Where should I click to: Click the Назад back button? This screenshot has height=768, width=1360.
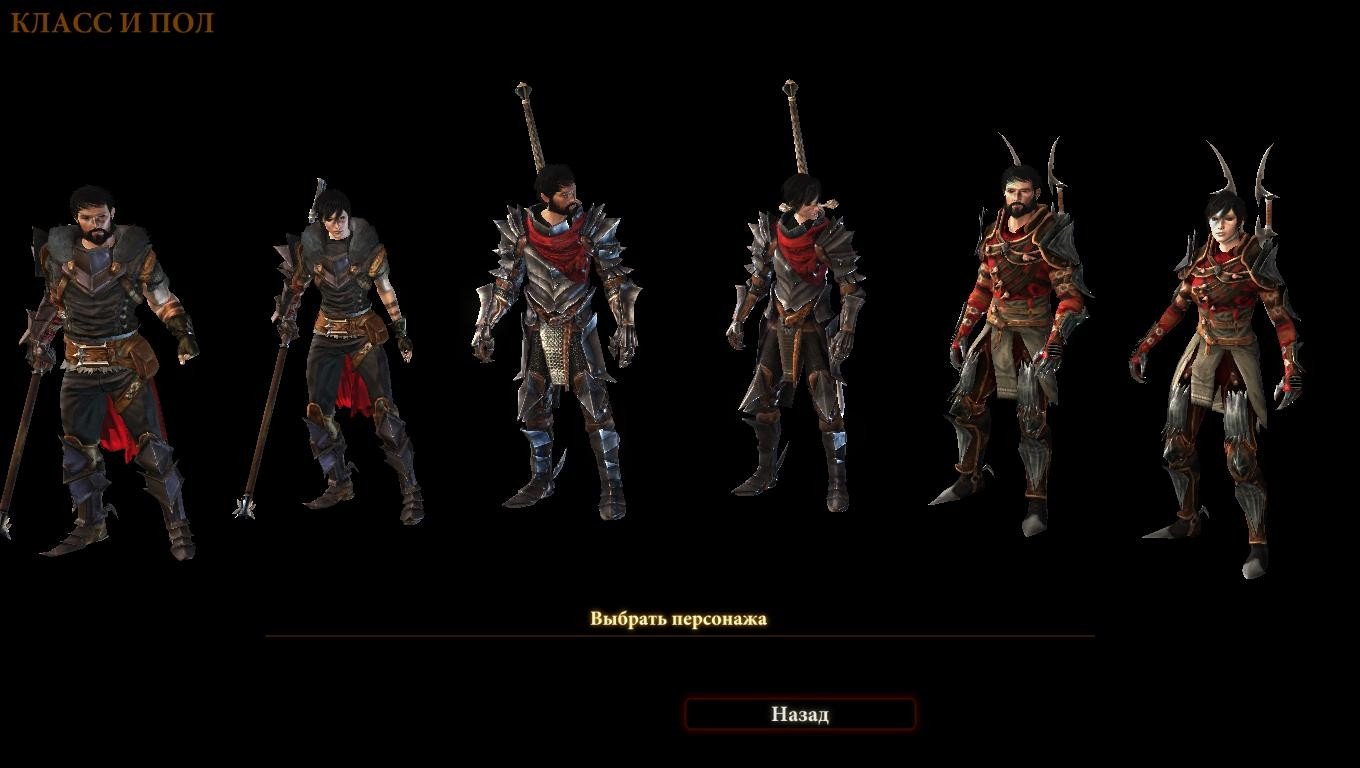799,714
